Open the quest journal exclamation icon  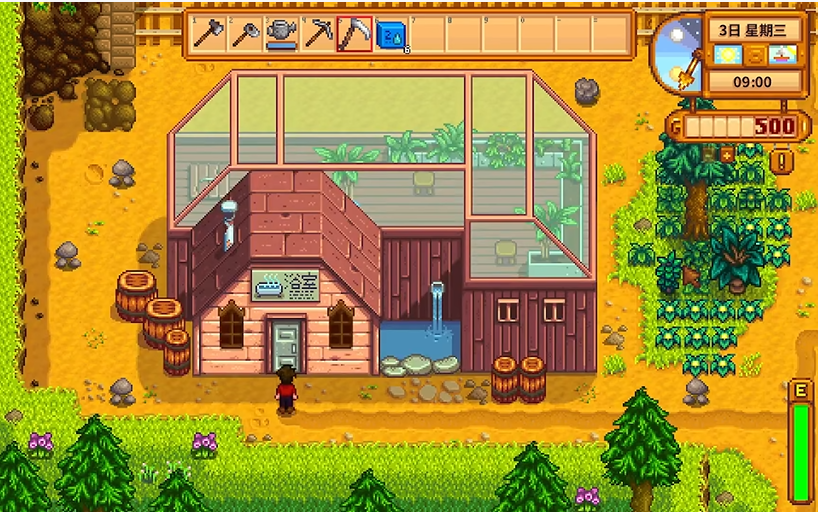(782, 160)
